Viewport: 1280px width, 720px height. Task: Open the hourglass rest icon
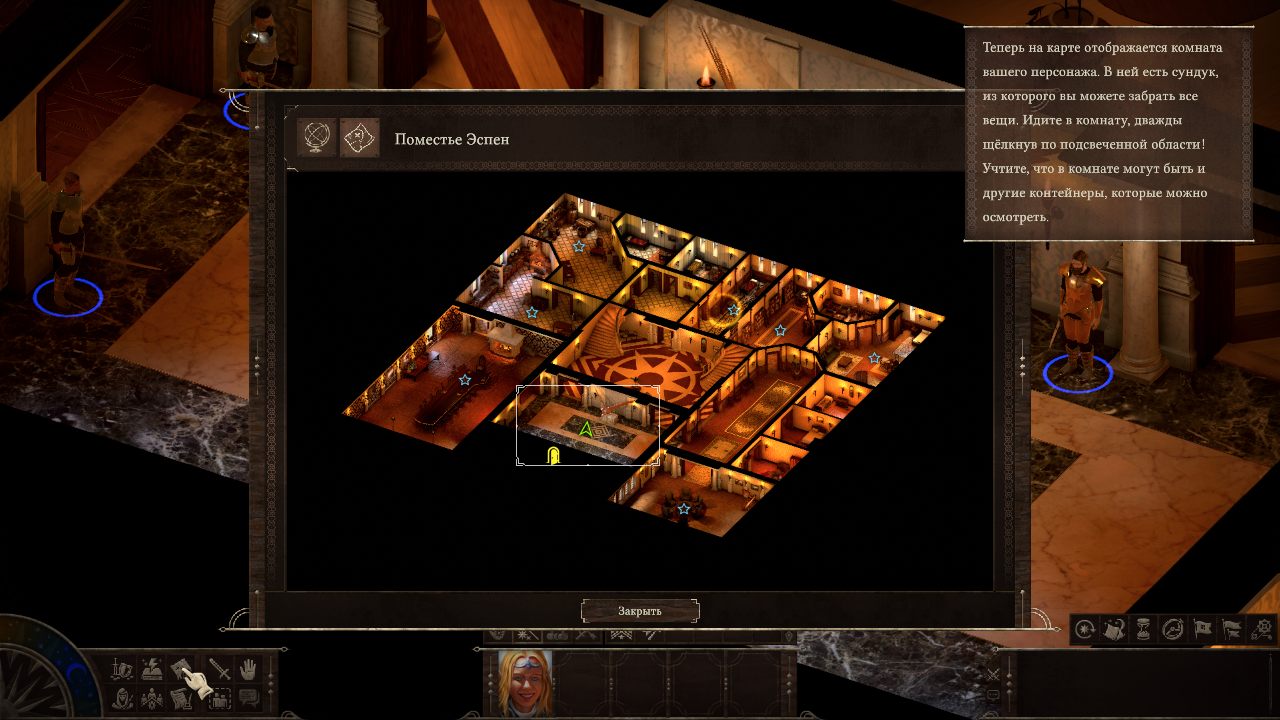[1144, 629]
